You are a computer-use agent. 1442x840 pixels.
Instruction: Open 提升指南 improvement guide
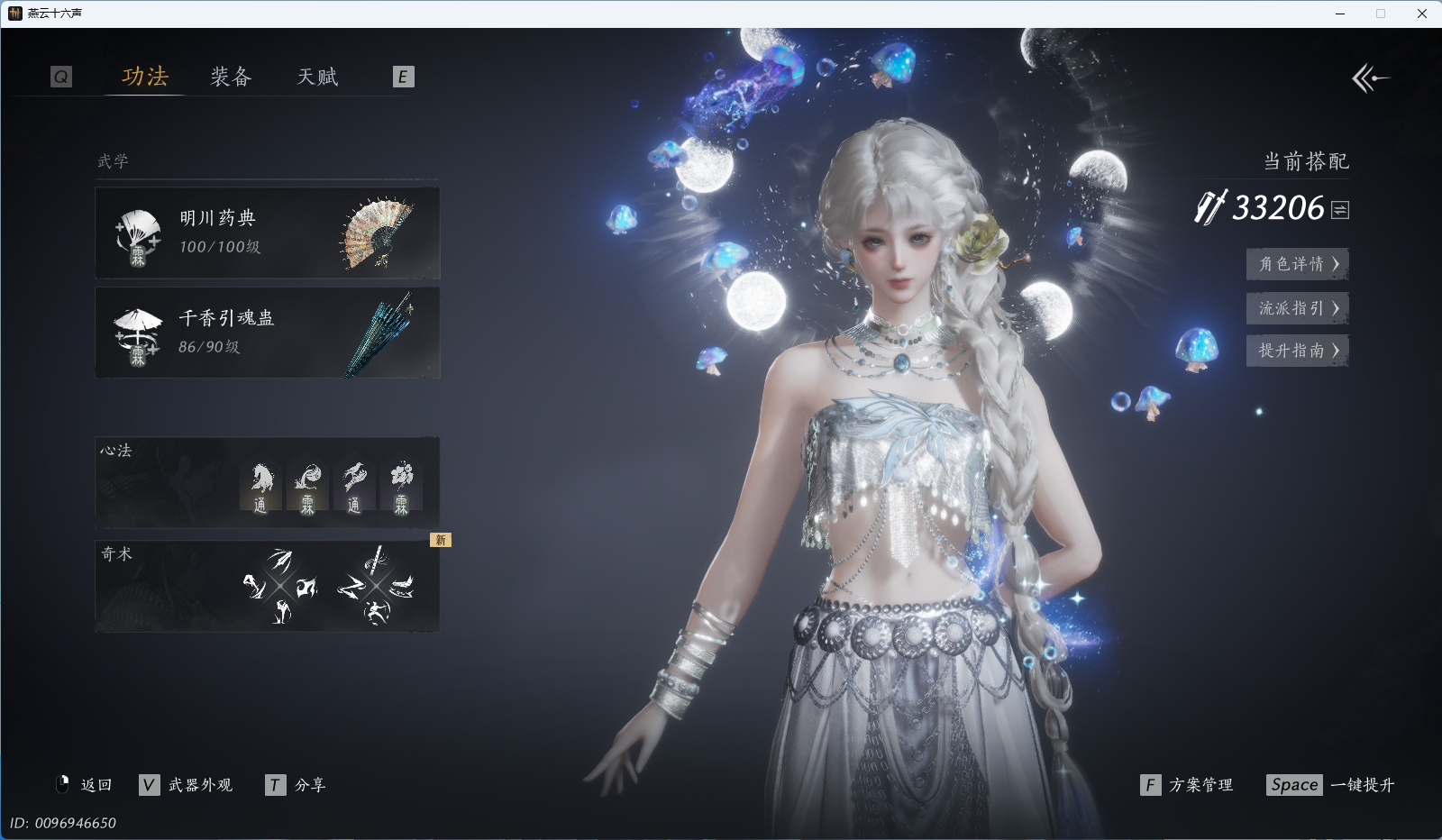pyautogui.click(x=1297, y=351)
